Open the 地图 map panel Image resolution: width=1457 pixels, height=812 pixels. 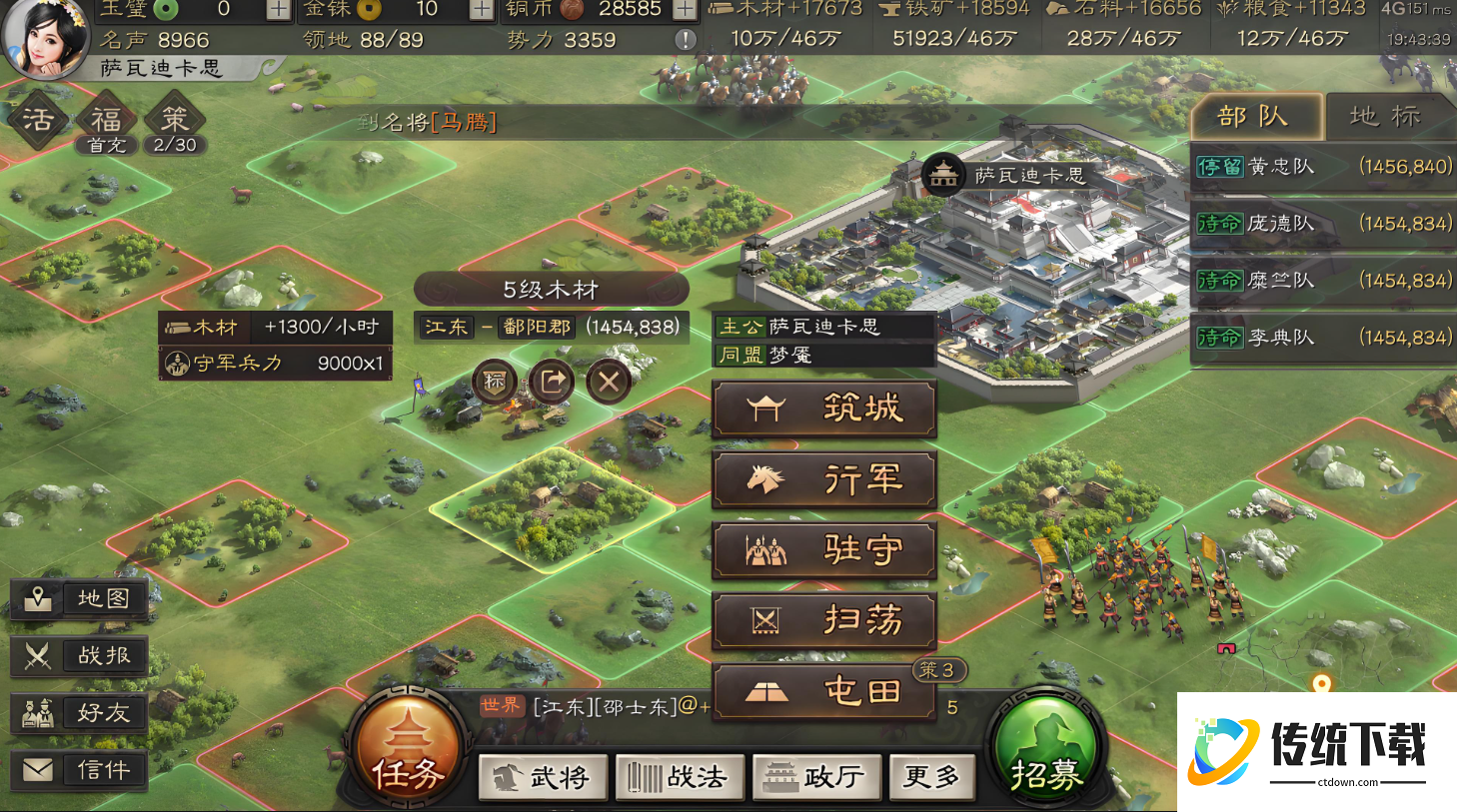pyautogui.click(x=80, y=598)
